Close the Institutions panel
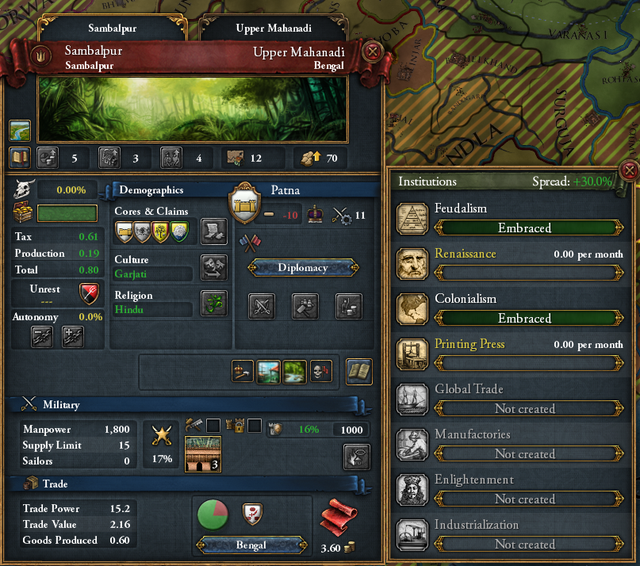 [629, 170]
